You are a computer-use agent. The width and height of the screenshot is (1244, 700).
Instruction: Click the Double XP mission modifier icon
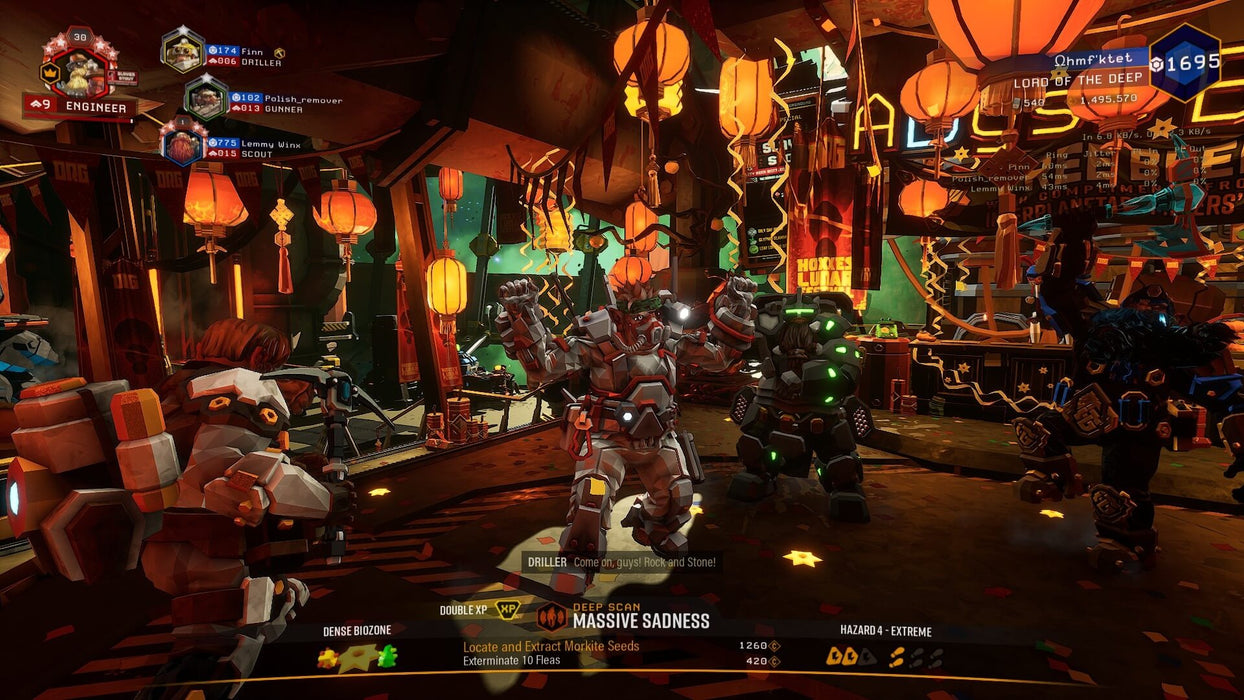click(507, 610)
